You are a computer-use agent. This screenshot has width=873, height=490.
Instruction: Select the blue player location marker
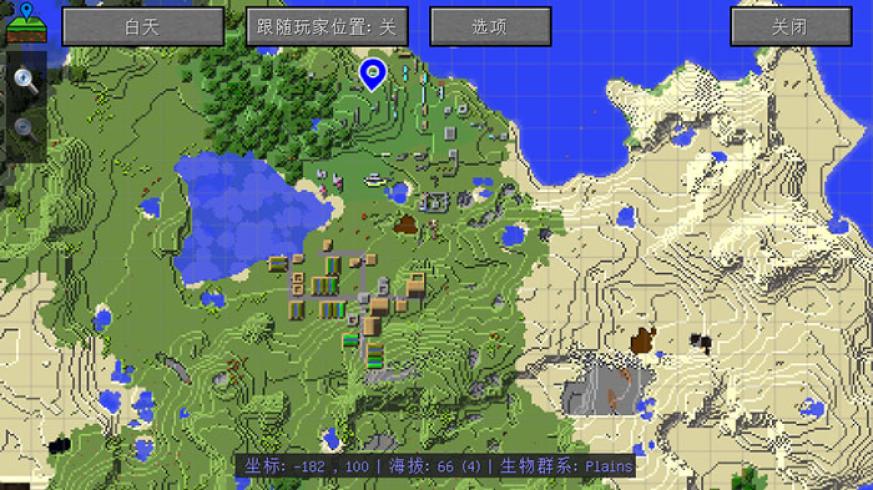(372, 73)
